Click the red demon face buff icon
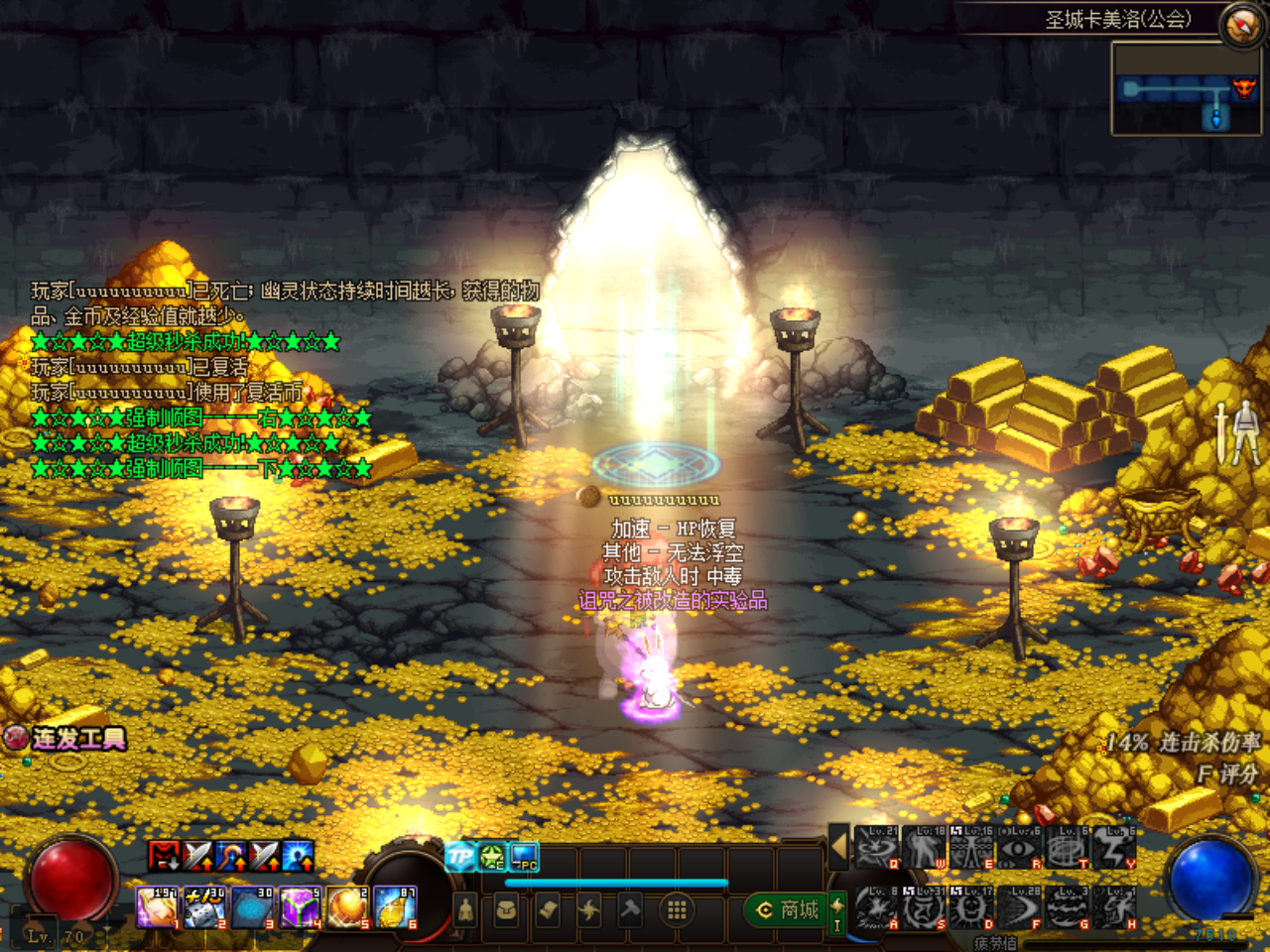 point(164,856)
